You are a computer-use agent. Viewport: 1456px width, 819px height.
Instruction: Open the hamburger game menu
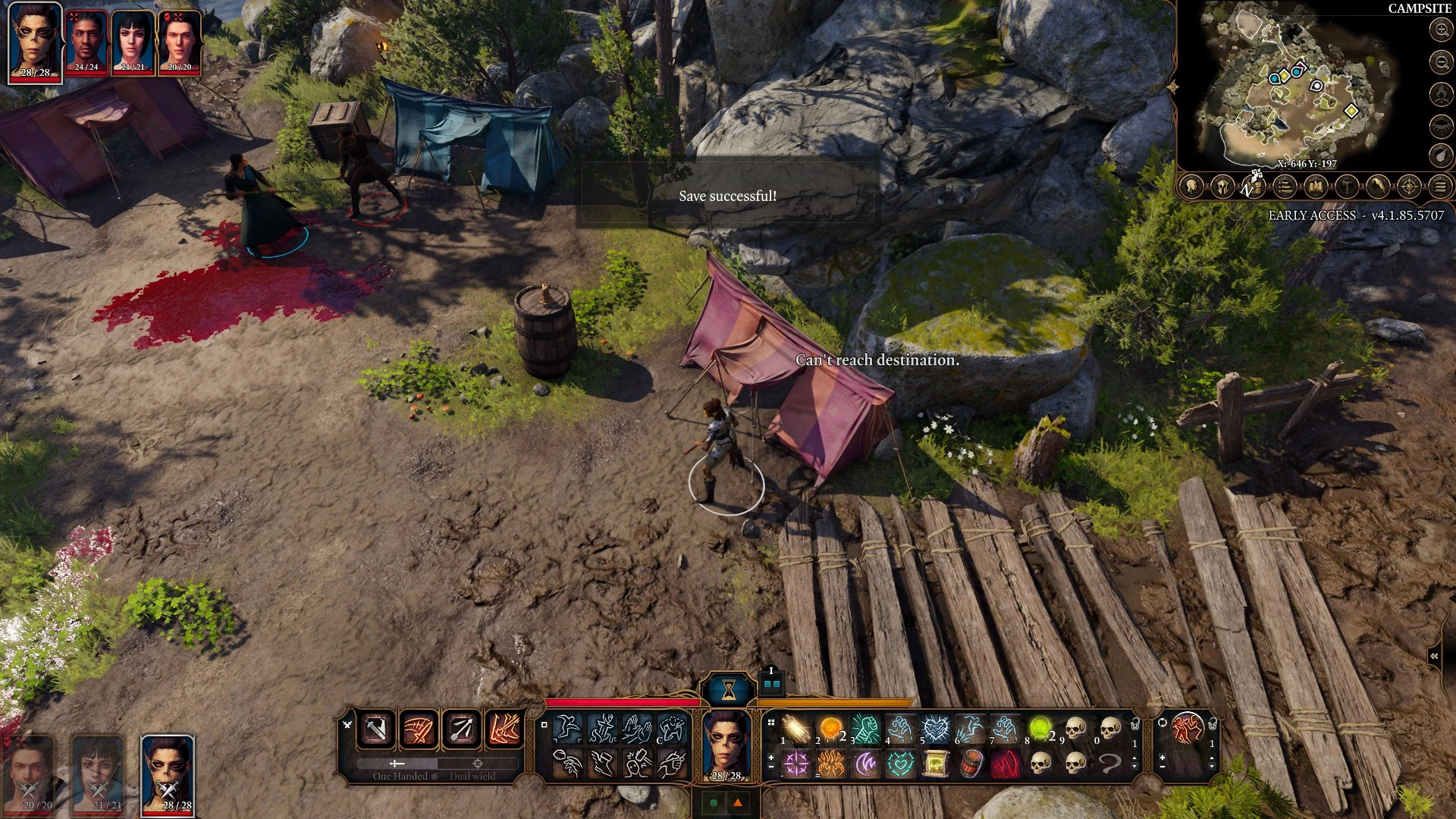pos(1440,186)
